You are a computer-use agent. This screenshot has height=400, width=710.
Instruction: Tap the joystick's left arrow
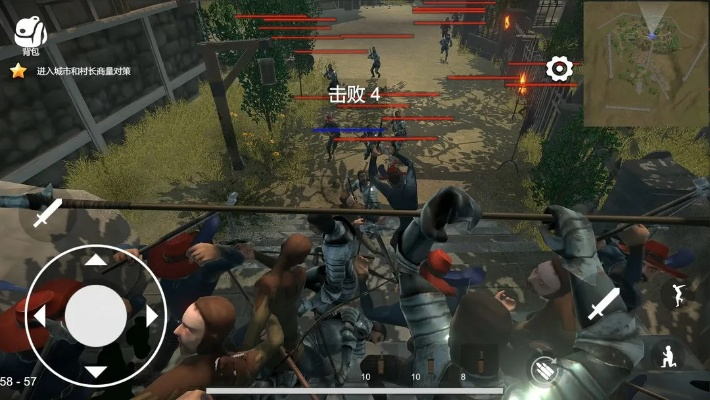(39, 316)
